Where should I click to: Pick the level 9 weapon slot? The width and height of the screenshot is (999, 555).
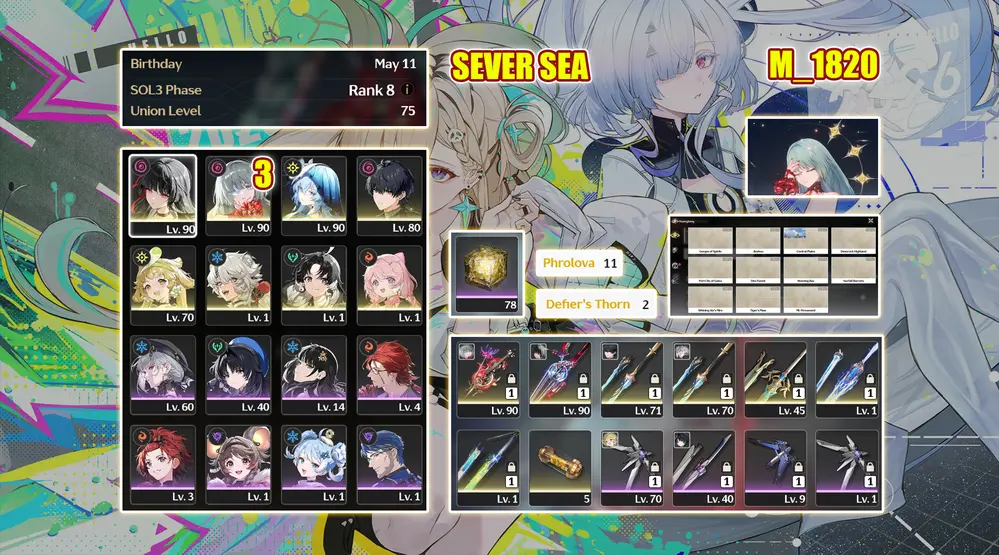(x=776, y=469)
